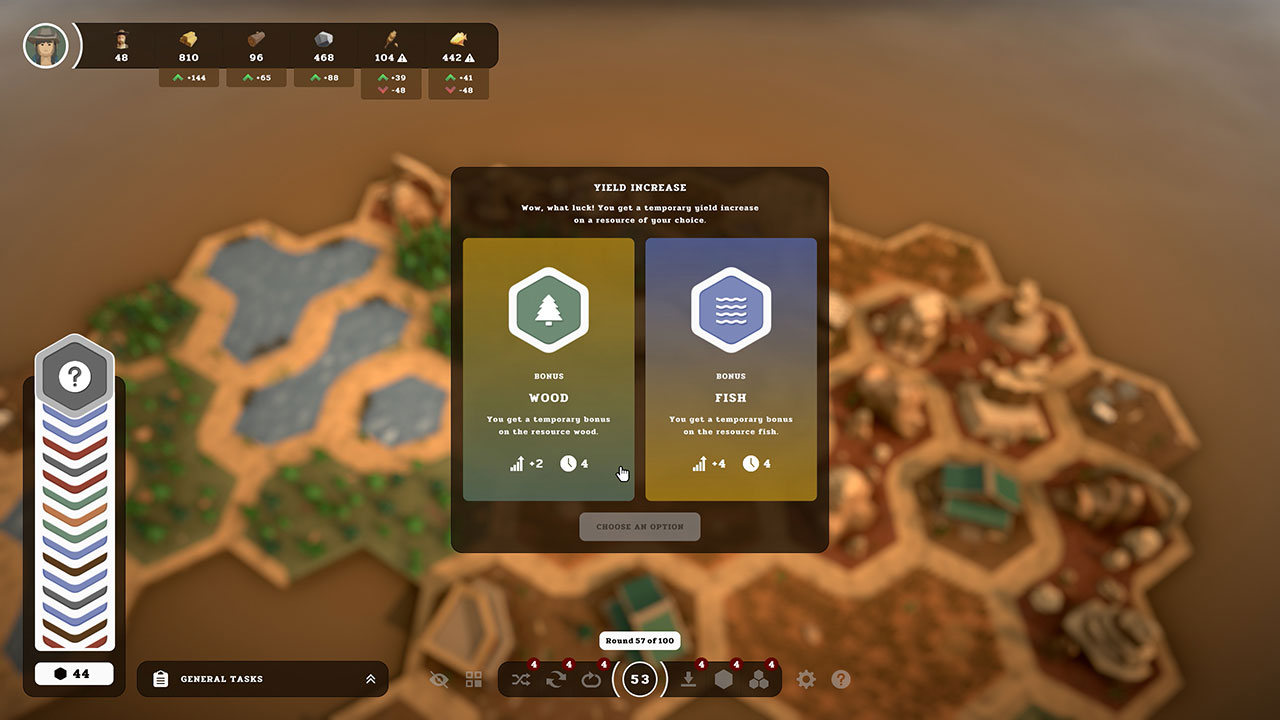Open the settings gear icon

(806, 679)
